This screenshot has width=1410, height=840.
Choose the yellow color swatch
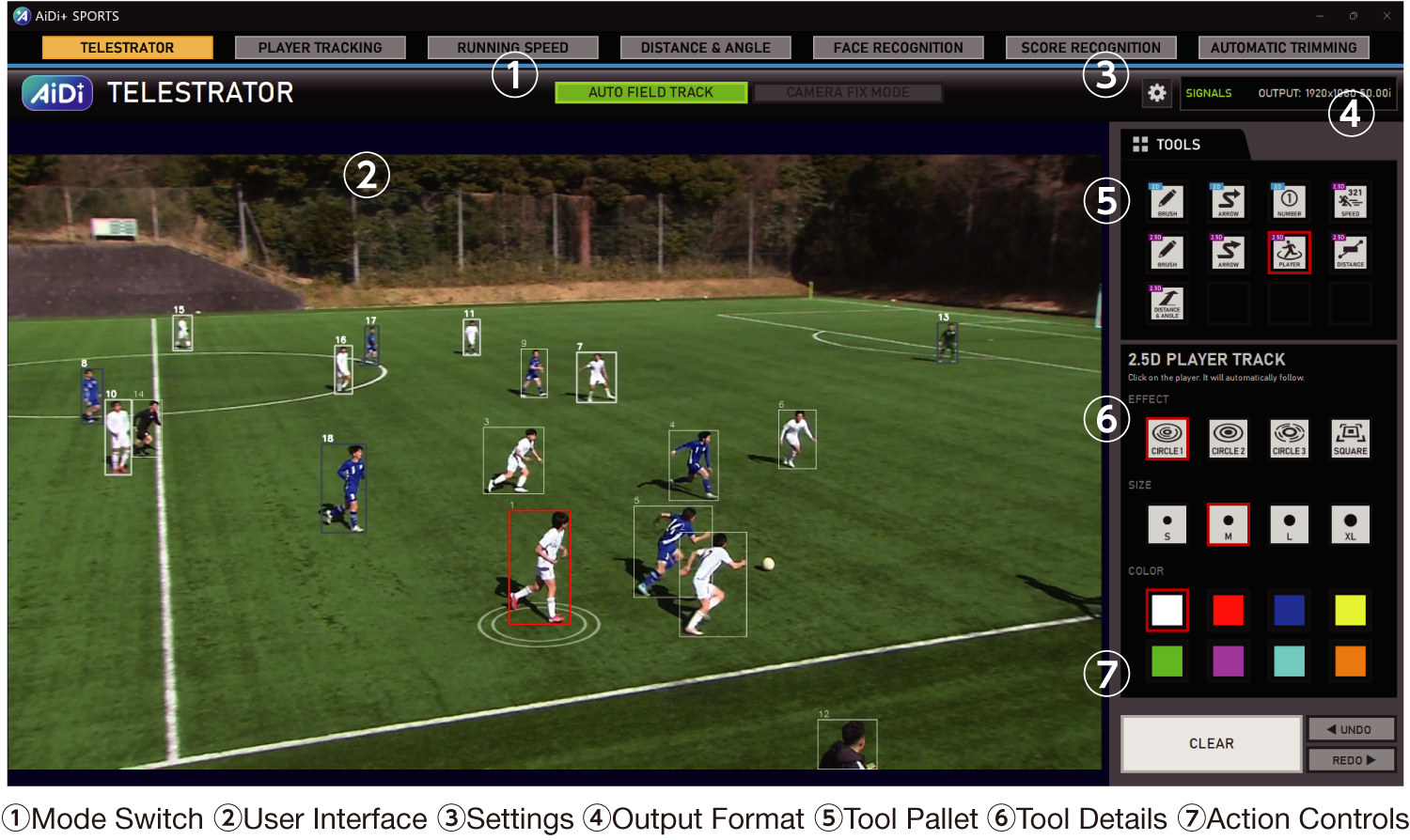(x=1350, y=610)
